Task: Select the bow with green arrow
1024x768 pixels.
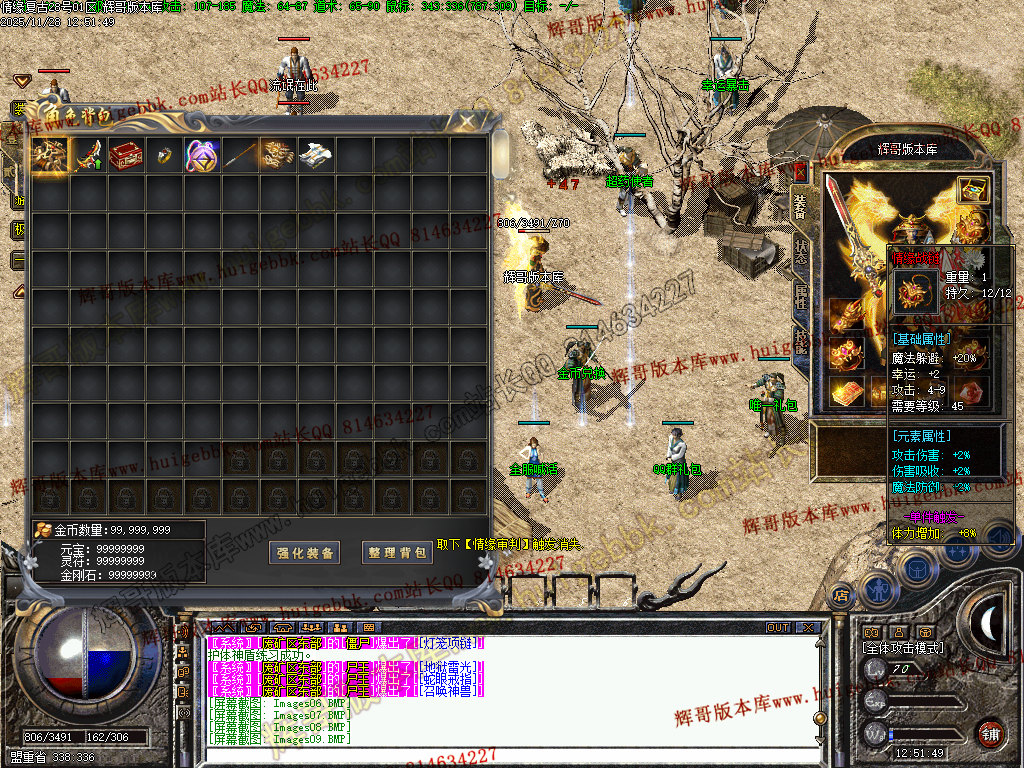Action: click(x=88, y=155)
